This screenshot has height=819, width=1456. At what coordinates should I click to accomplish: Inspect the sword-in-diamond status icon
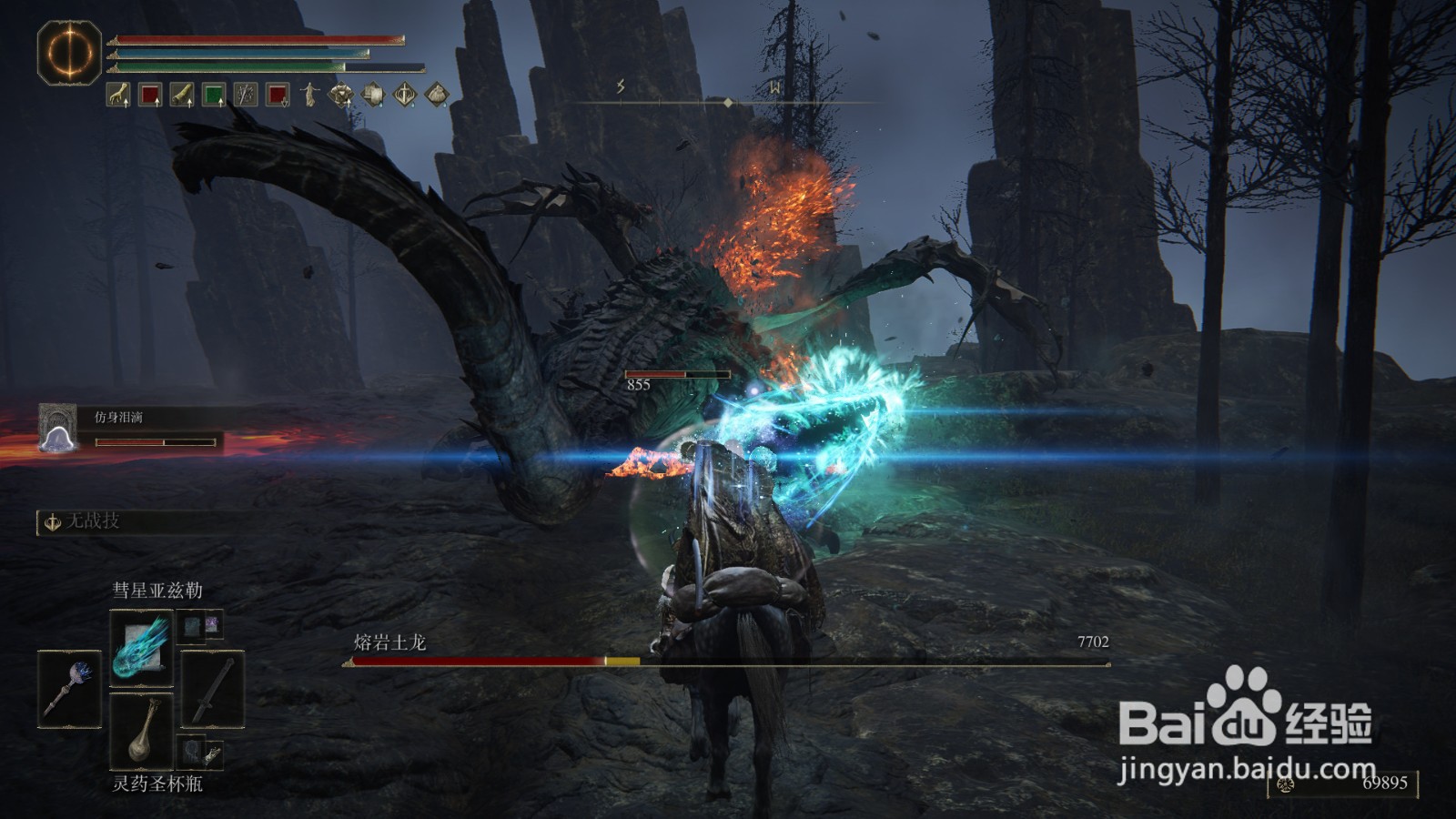(x=405, y=94)
